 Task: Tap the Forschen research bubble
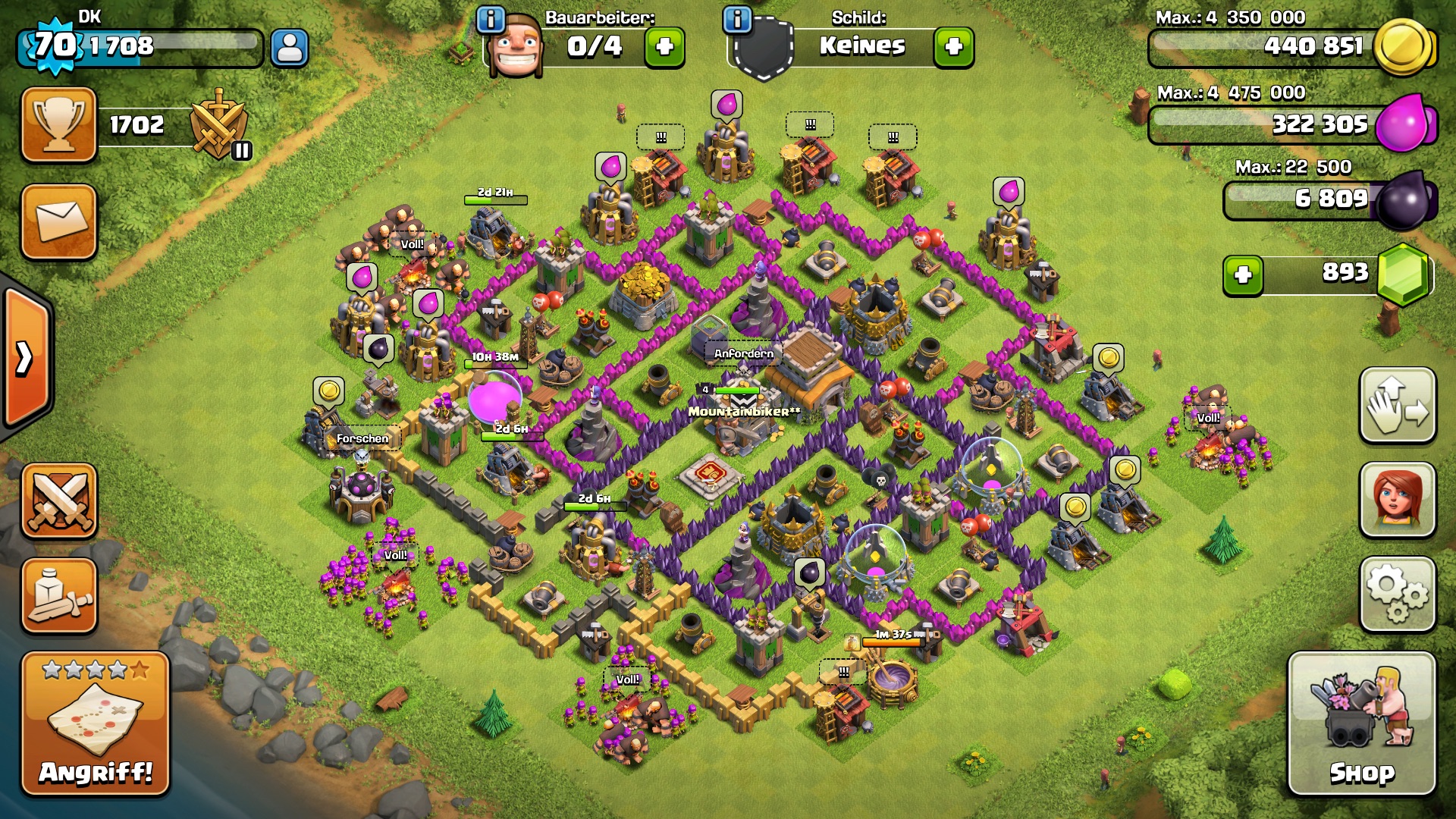click(x=362, y=439)
